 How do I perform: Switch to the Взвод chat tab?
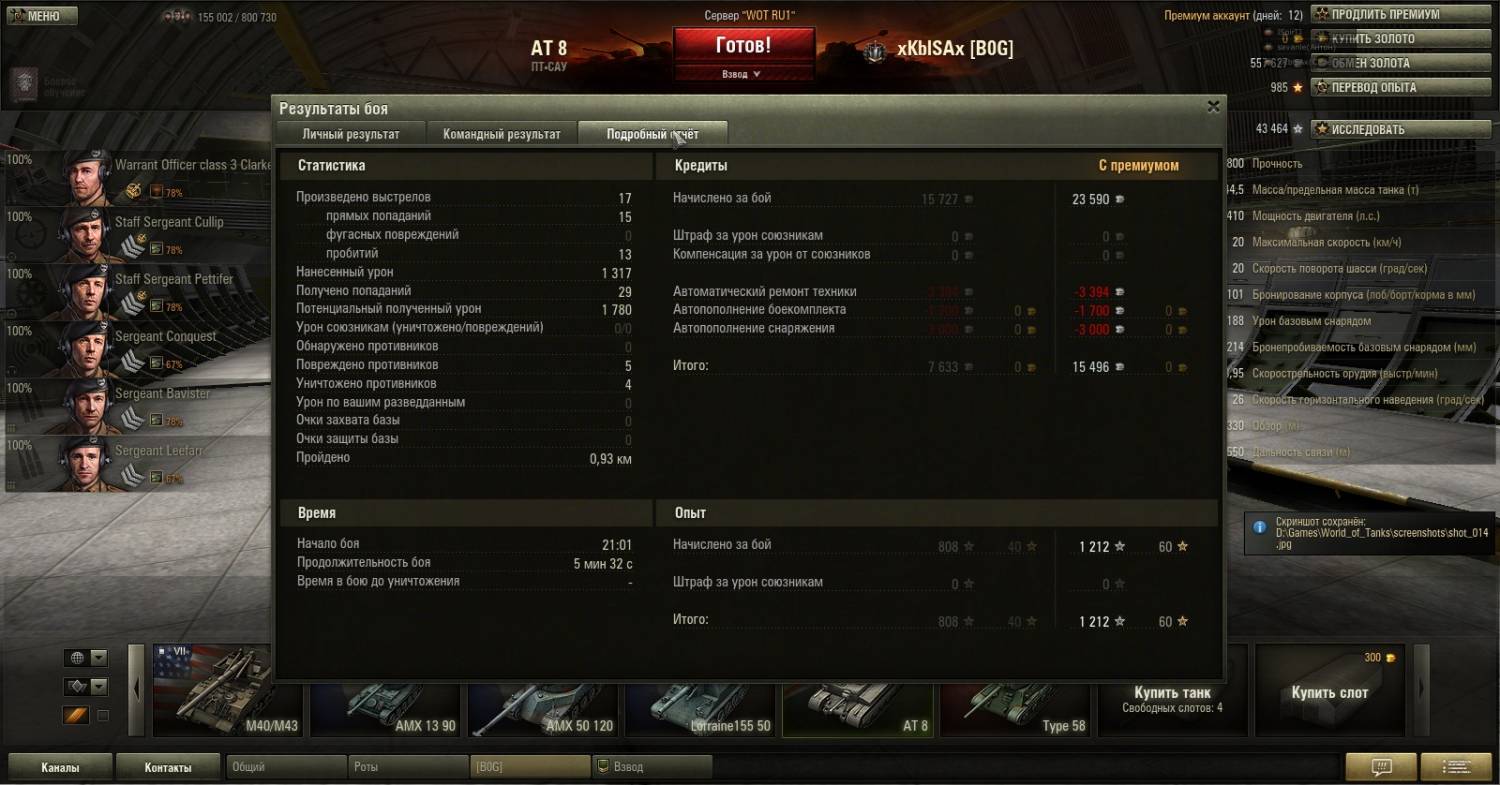click(x=650, y=767)
